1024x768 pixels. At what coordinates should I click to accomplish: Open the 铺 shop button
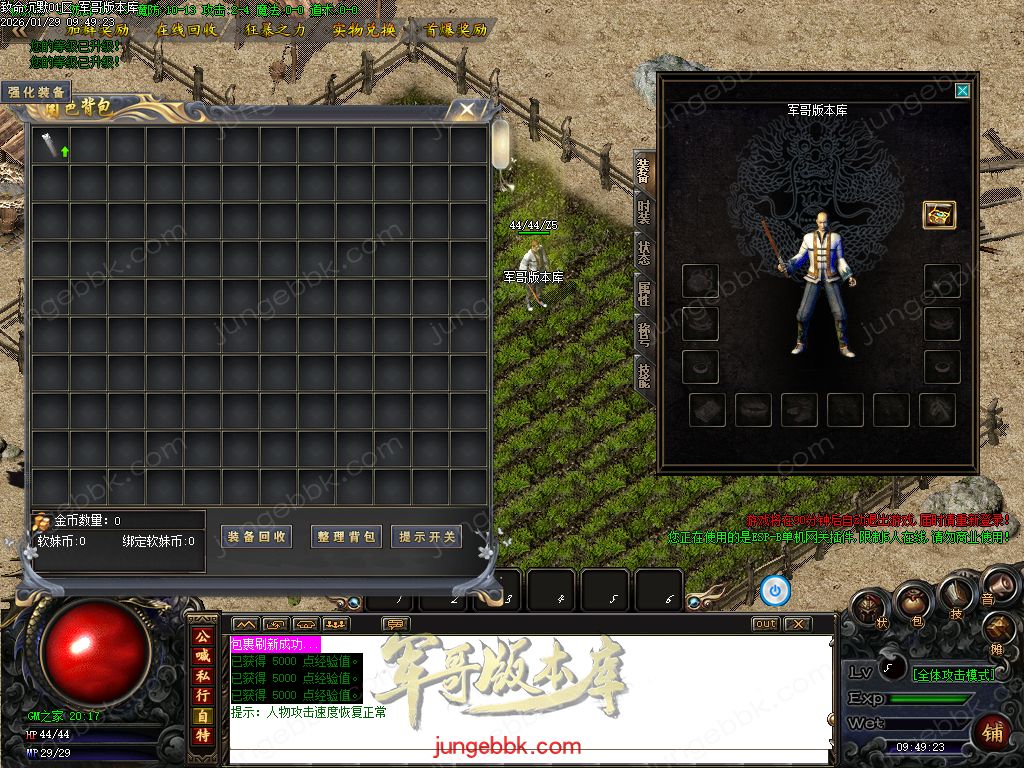tap(992, 731)
